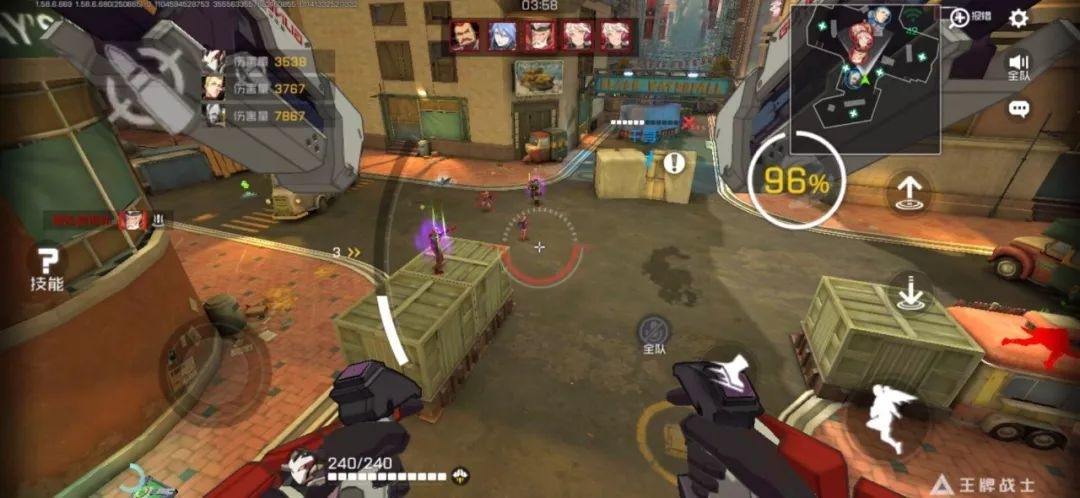
Task: Open the minimap
Action: click(864, 76)
